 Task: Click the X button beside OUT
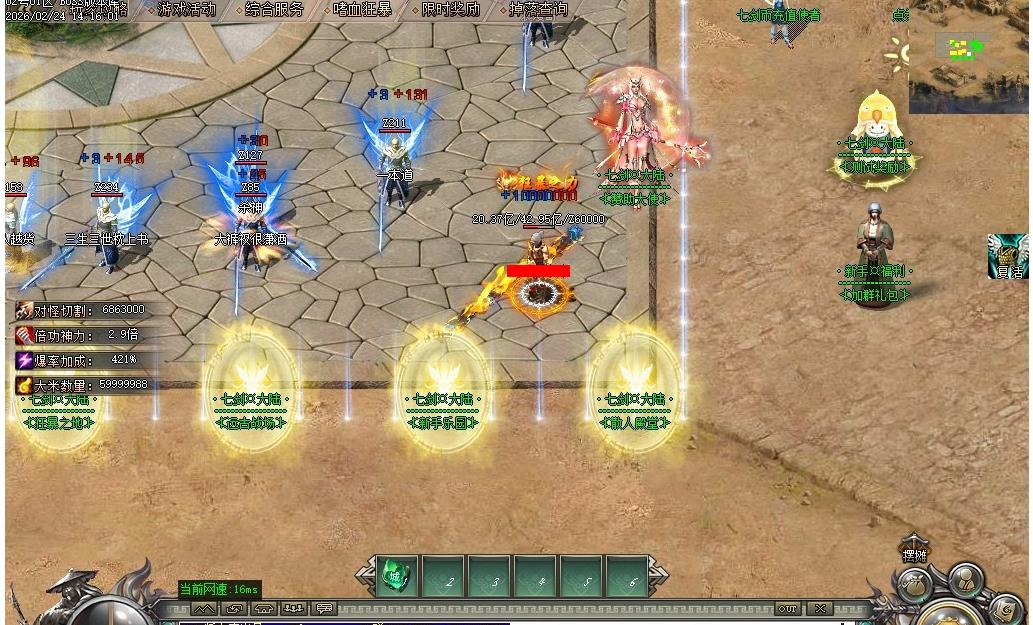[x=820, y=608]
